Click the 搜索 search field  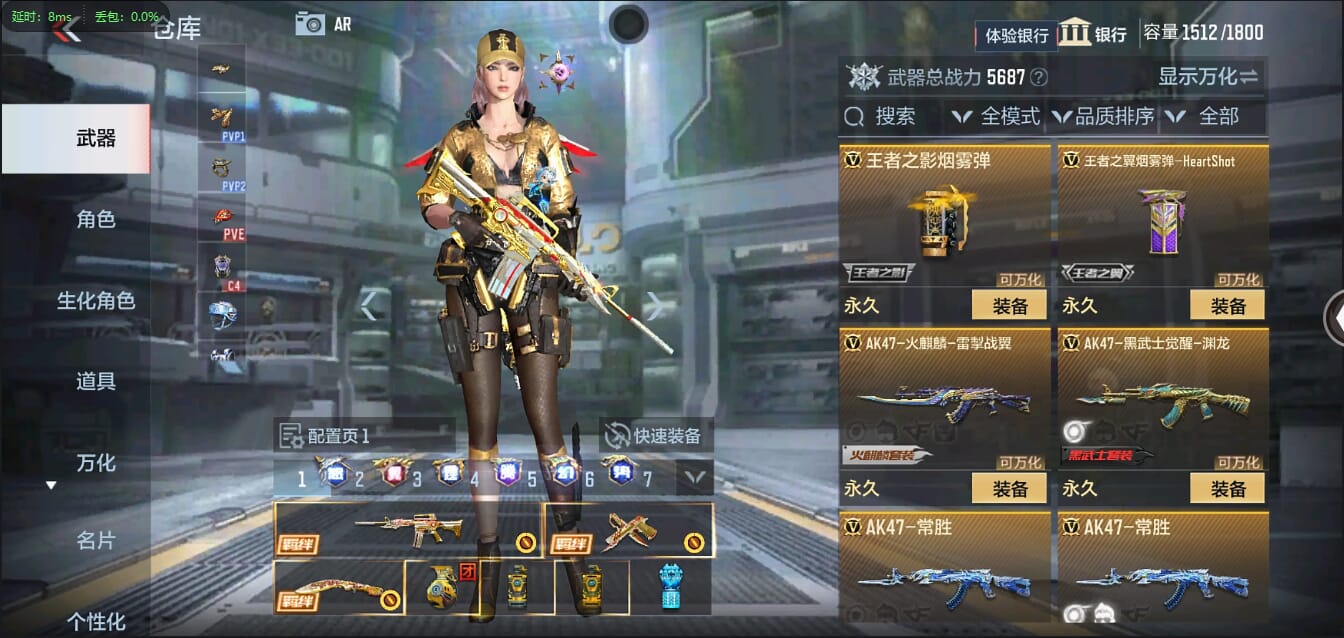[890, 117]
